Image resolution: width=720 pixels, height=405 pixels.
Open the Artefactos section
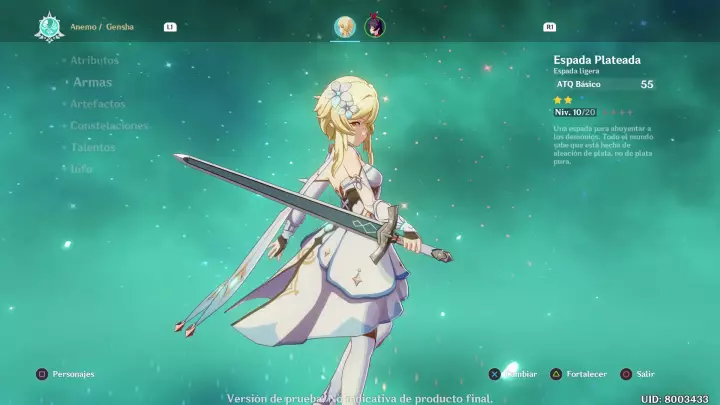(x=97, y=104)
